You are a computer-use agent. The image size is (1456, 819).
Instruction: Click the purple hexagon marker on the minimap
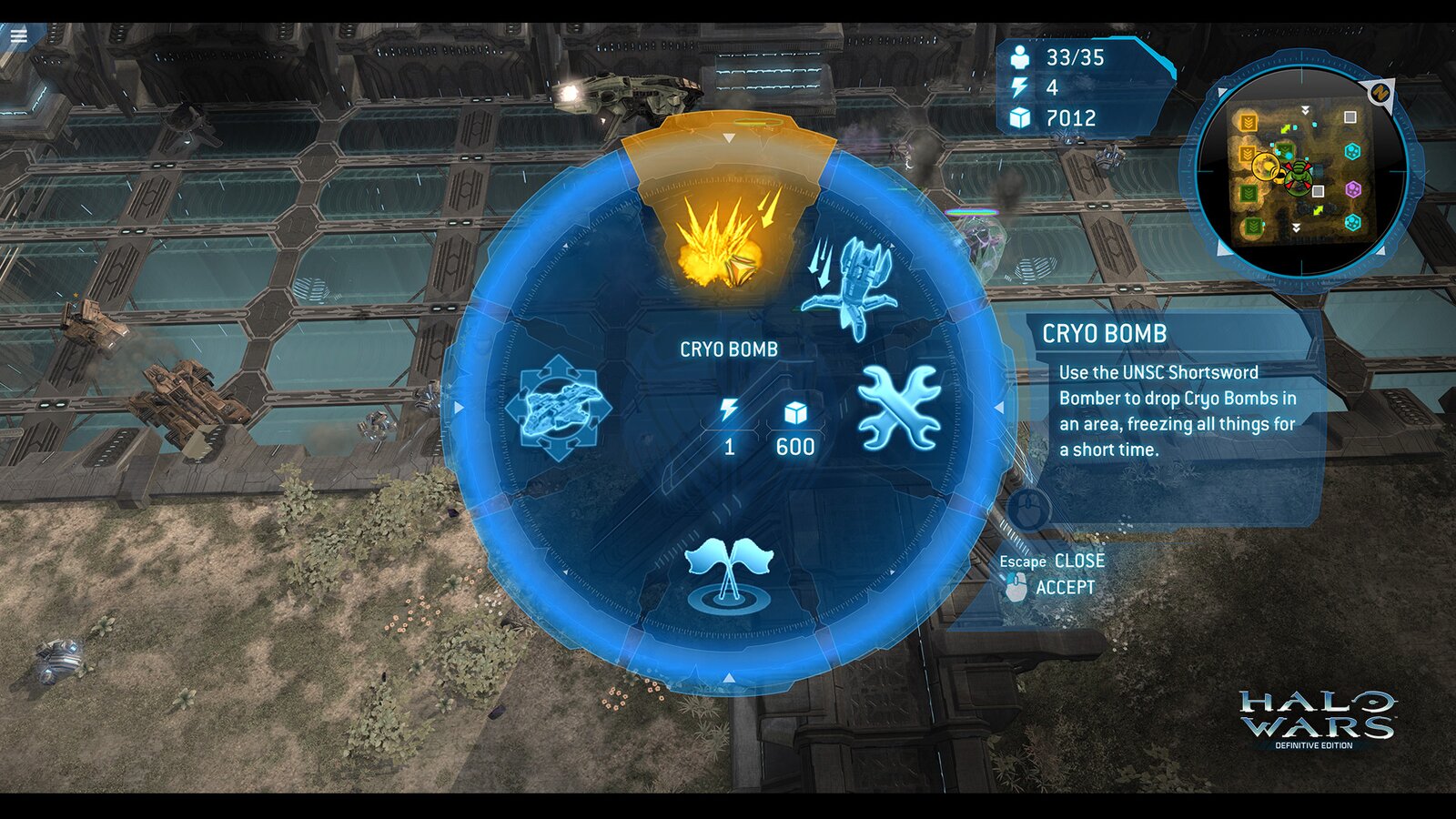click(x=1353, y=190)
